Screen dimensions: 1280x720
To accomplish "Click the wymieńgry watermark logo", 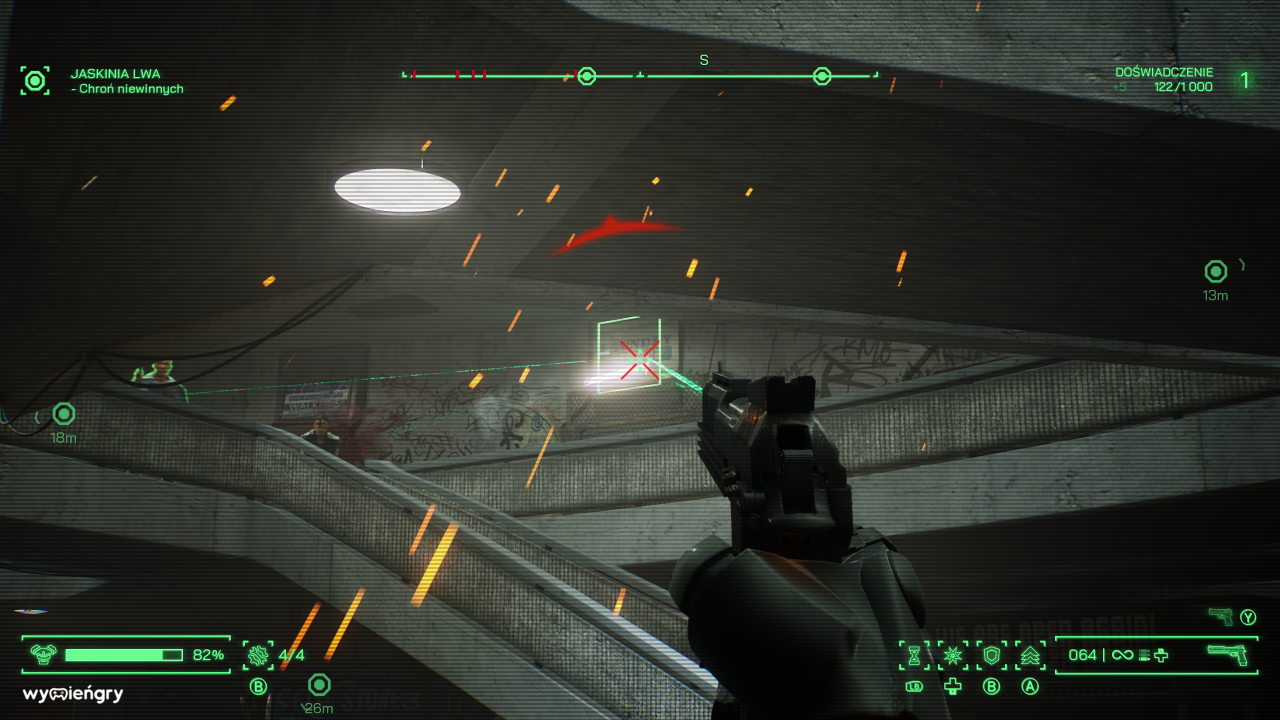I will click(x=73, y=694).
